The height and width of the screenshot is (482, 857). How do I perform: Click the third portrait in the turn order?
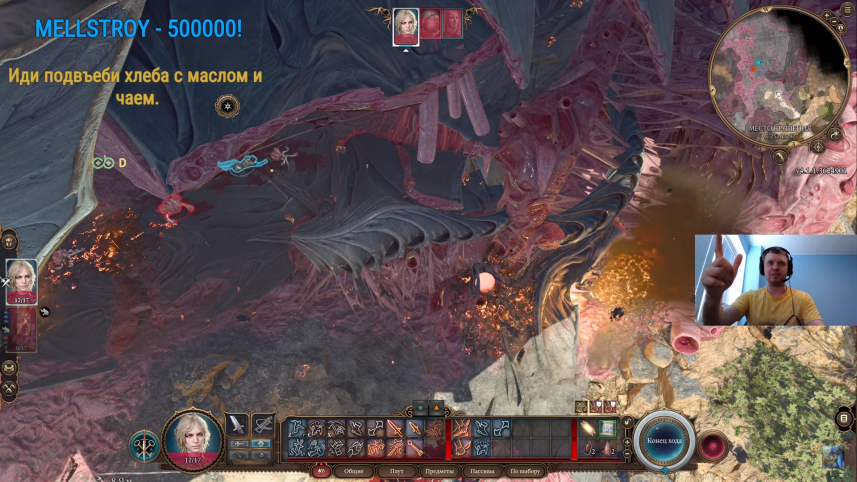pos(453,24)
